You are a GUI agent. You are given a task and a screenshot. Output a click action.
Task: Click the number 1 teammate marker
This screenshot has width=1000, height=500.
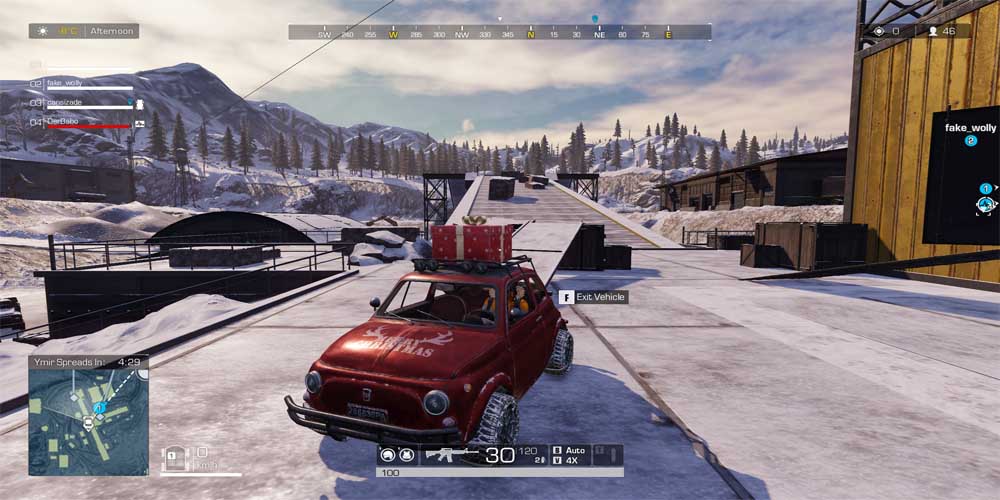click(985, 188)
